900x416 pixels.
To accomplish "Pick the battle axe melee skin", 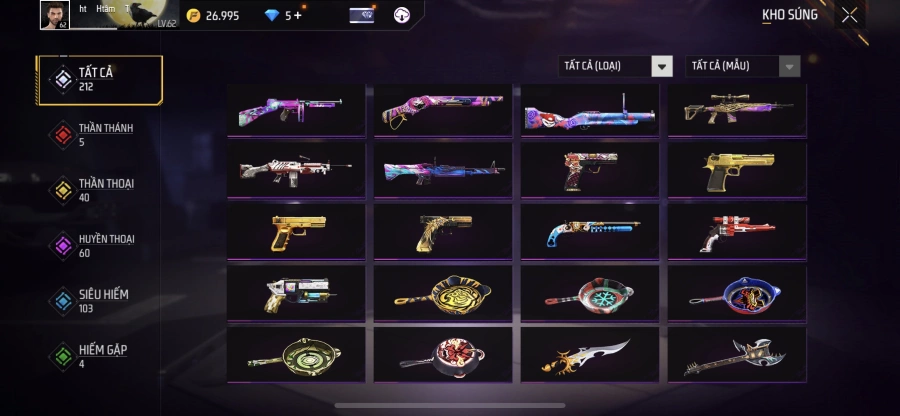I will [x=738, y=354].
